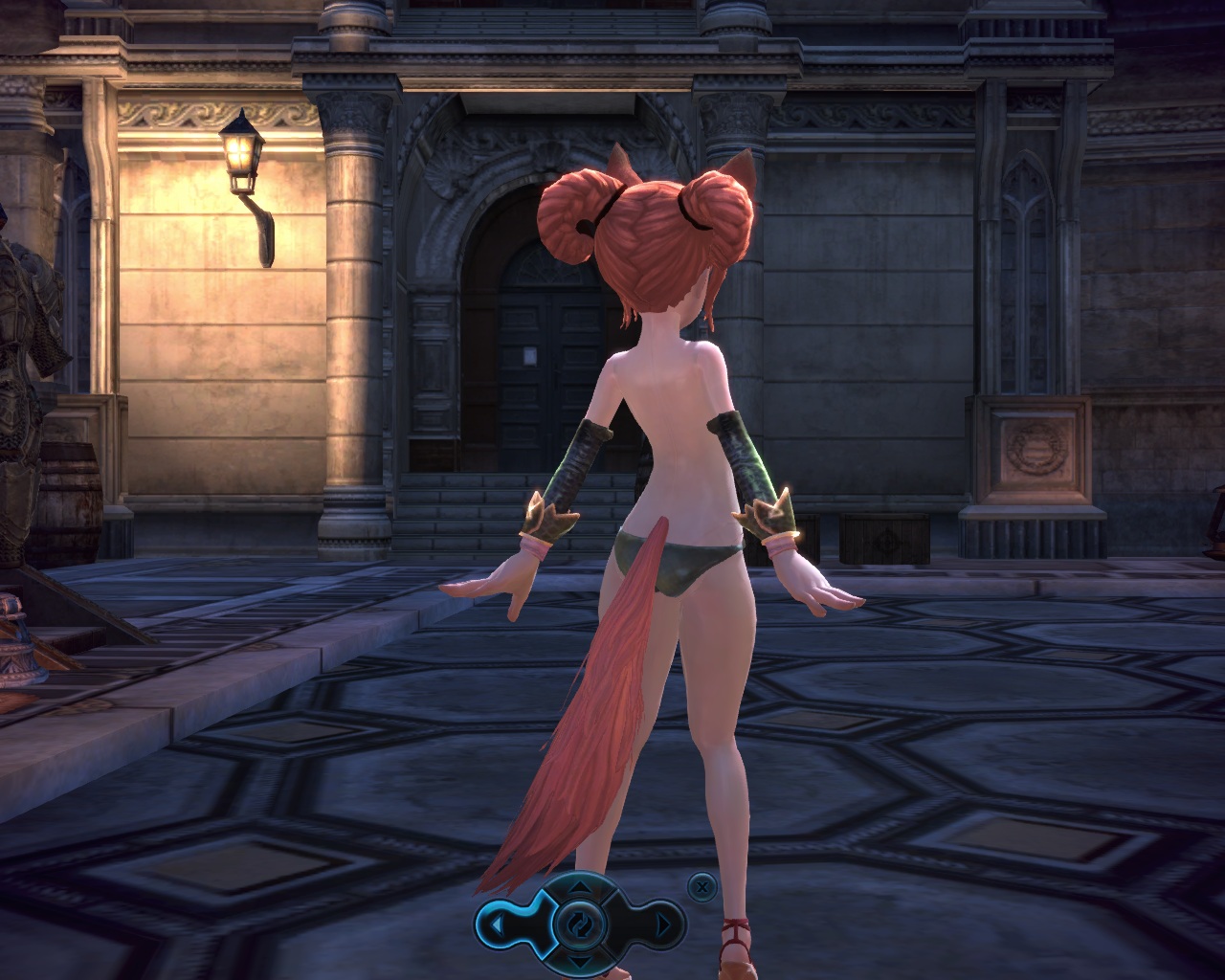
Task: Click the up arrow on the camera control
Action: 580,889
